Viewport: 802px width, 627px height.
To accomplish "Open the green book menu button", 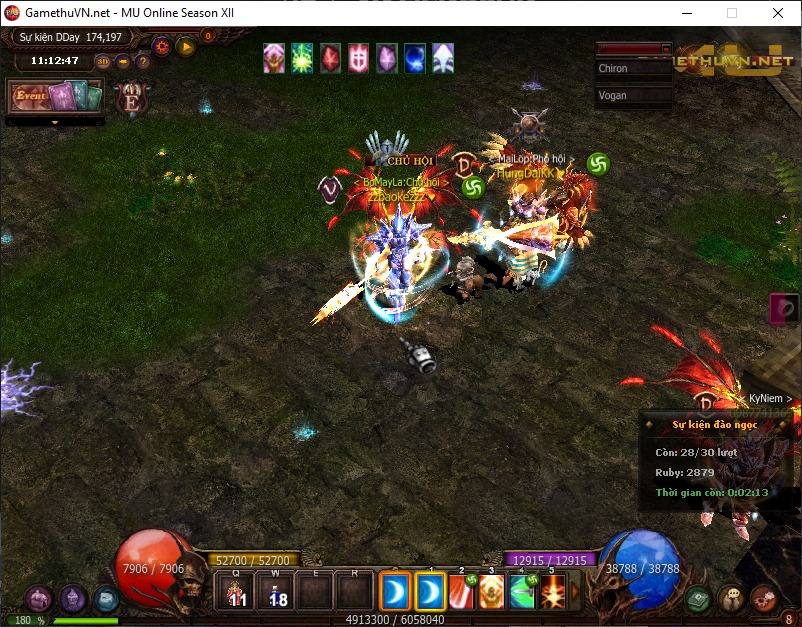I will click(x=698, y=598).
